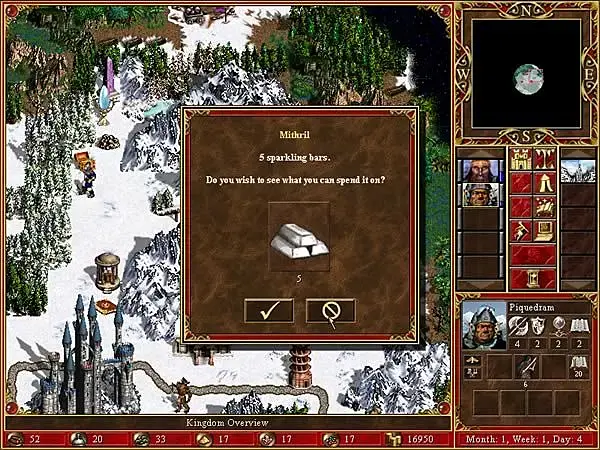The height and width of the screenshot is (450, 600).
Task: Decline the Mithril prompt with the cancel button
Action: [x=330, y=311]
